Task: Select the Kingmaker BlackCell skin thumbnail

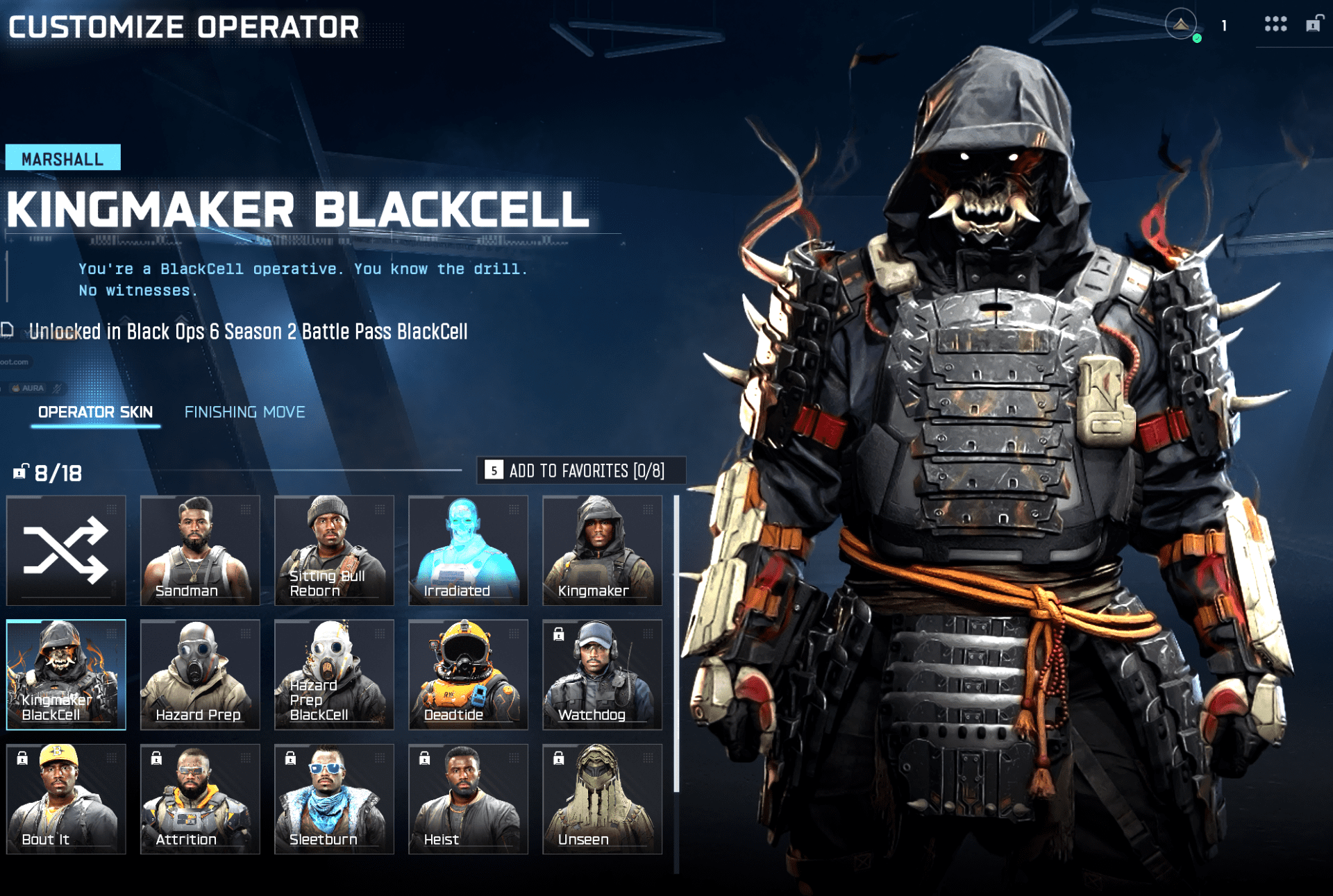Action: pyautogui.click(x=66, y=674)
